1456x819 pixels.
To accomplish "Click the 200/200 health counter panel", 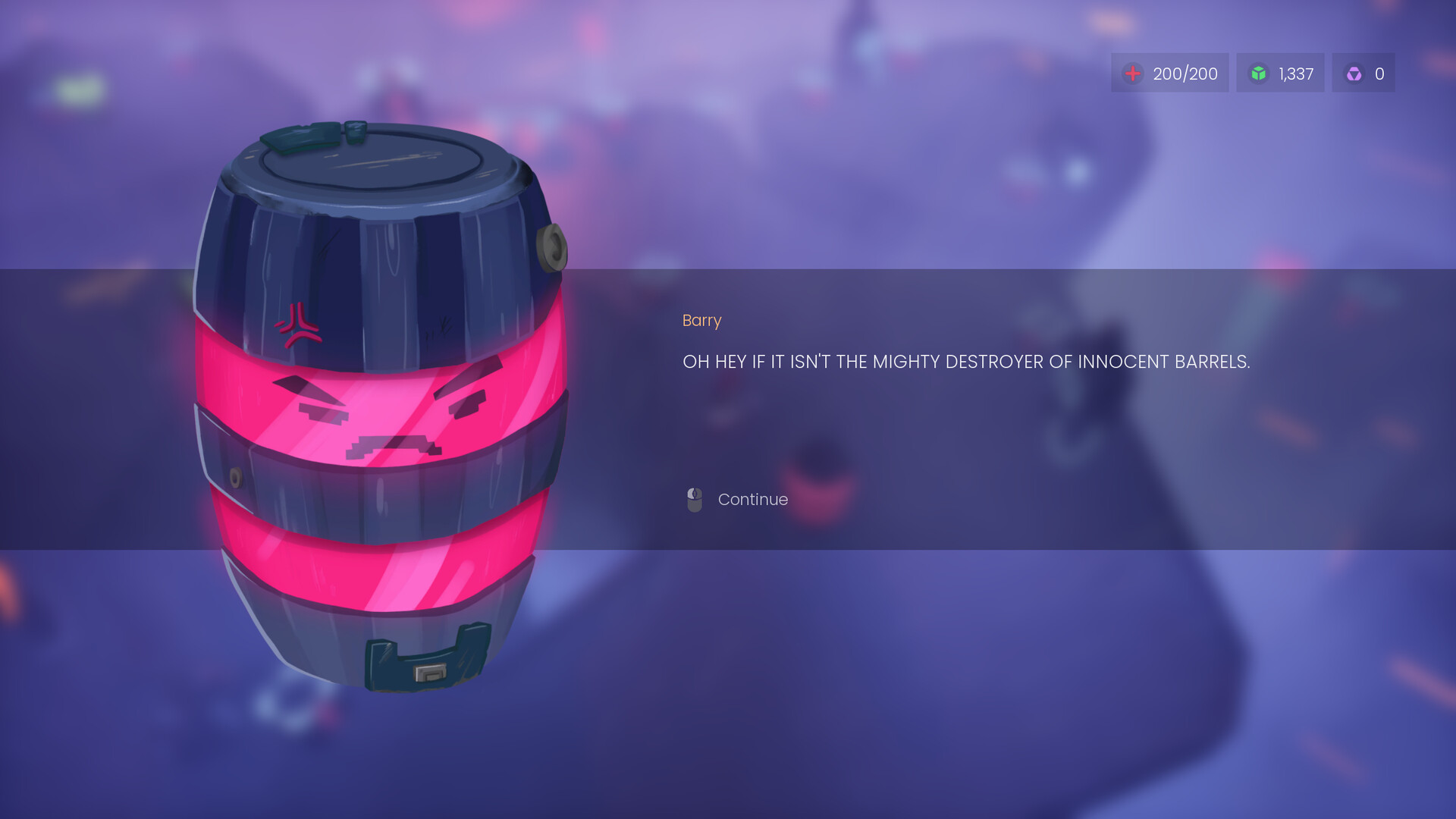I will [x=1170, y=73].
